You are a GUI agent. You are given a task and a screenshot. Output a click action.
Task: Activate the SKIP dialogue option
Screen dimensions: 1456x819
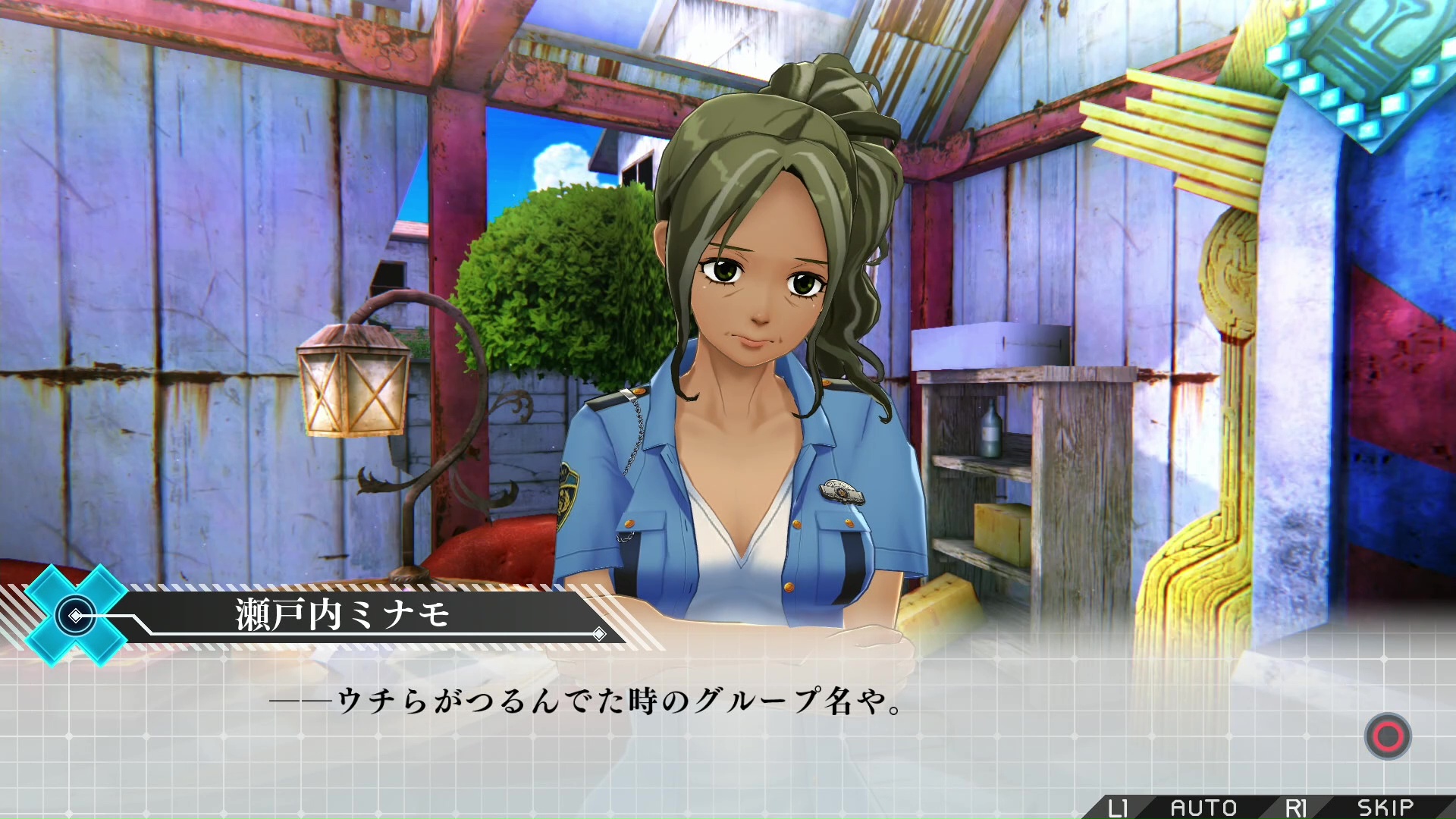pyautogui.click(x=1385, y=808)
